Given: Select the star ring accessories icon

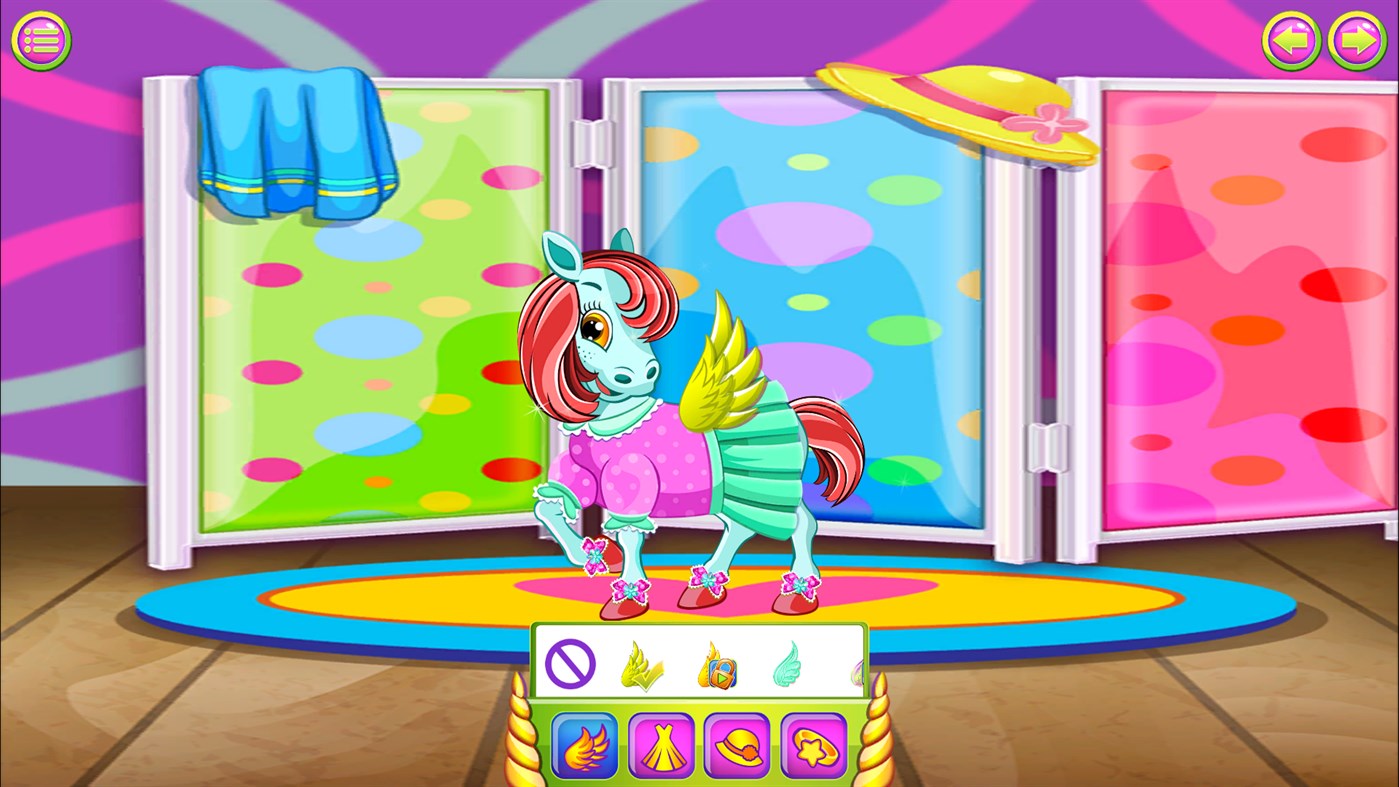Looking at the screenshot, I should coord(813,745).
